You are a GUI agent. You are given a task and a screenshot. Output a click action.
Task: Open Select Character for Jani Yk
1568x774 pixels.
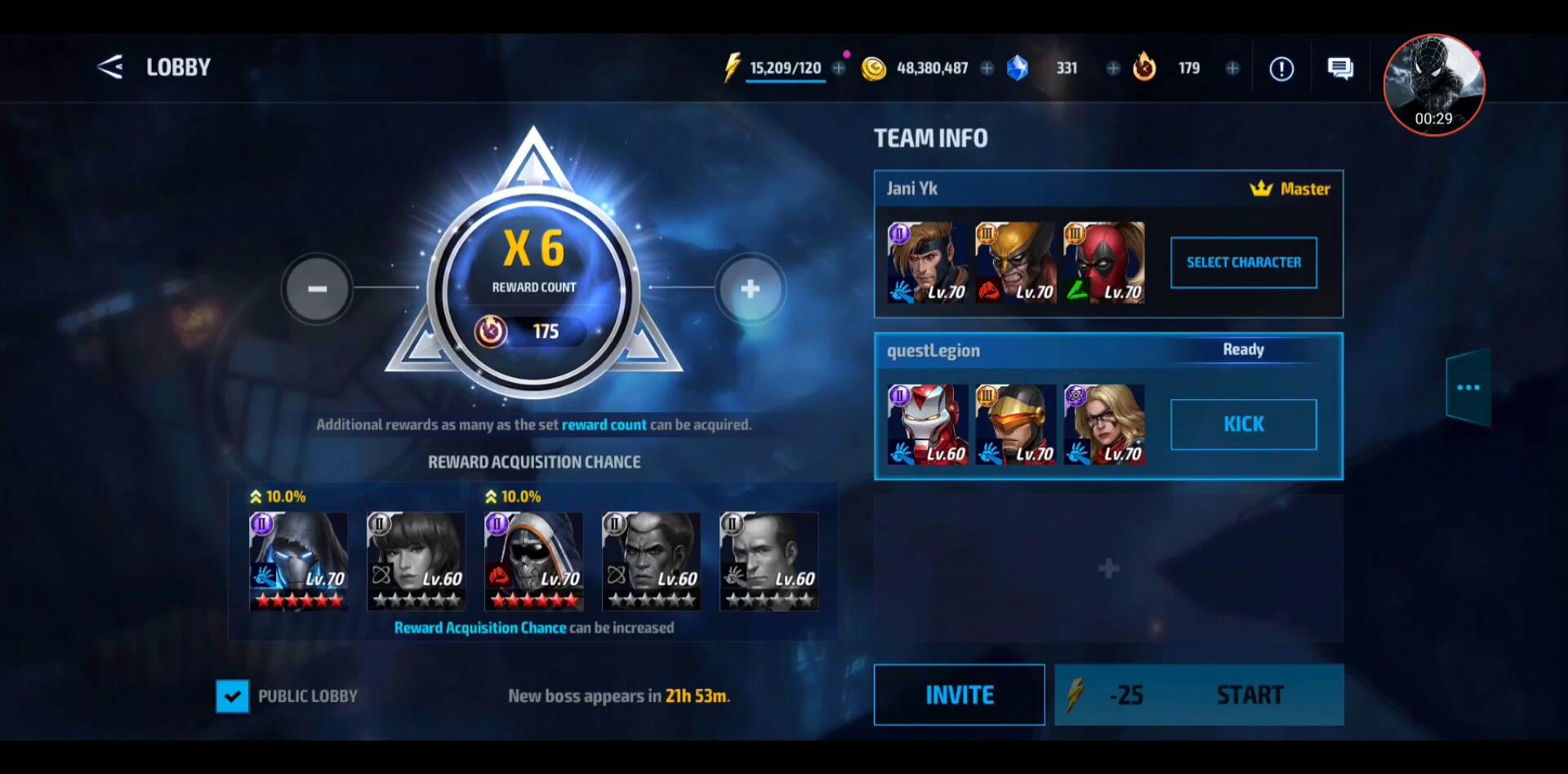coord(1243,262)
